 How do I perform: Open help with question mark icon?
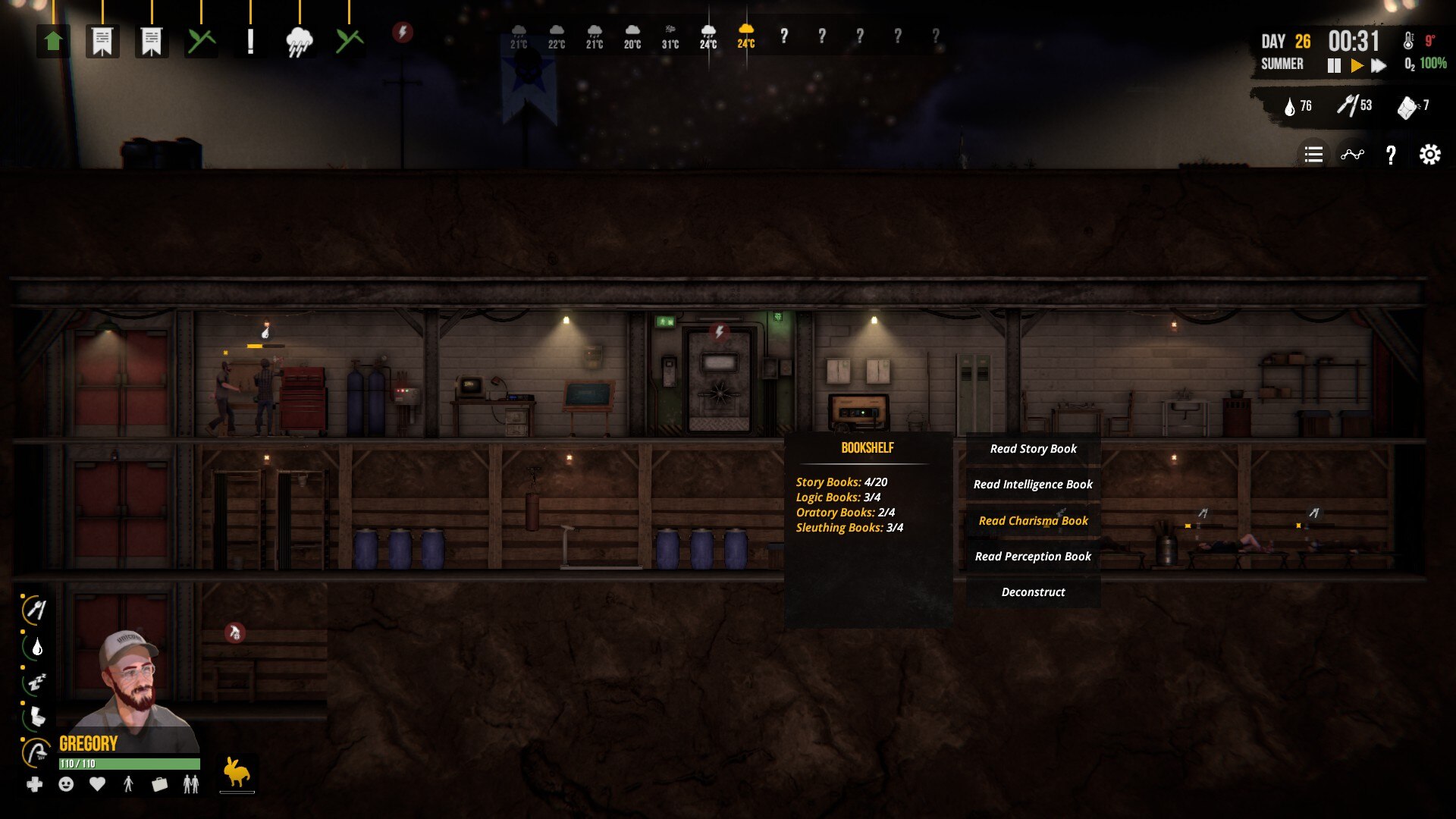[1391, 155]
